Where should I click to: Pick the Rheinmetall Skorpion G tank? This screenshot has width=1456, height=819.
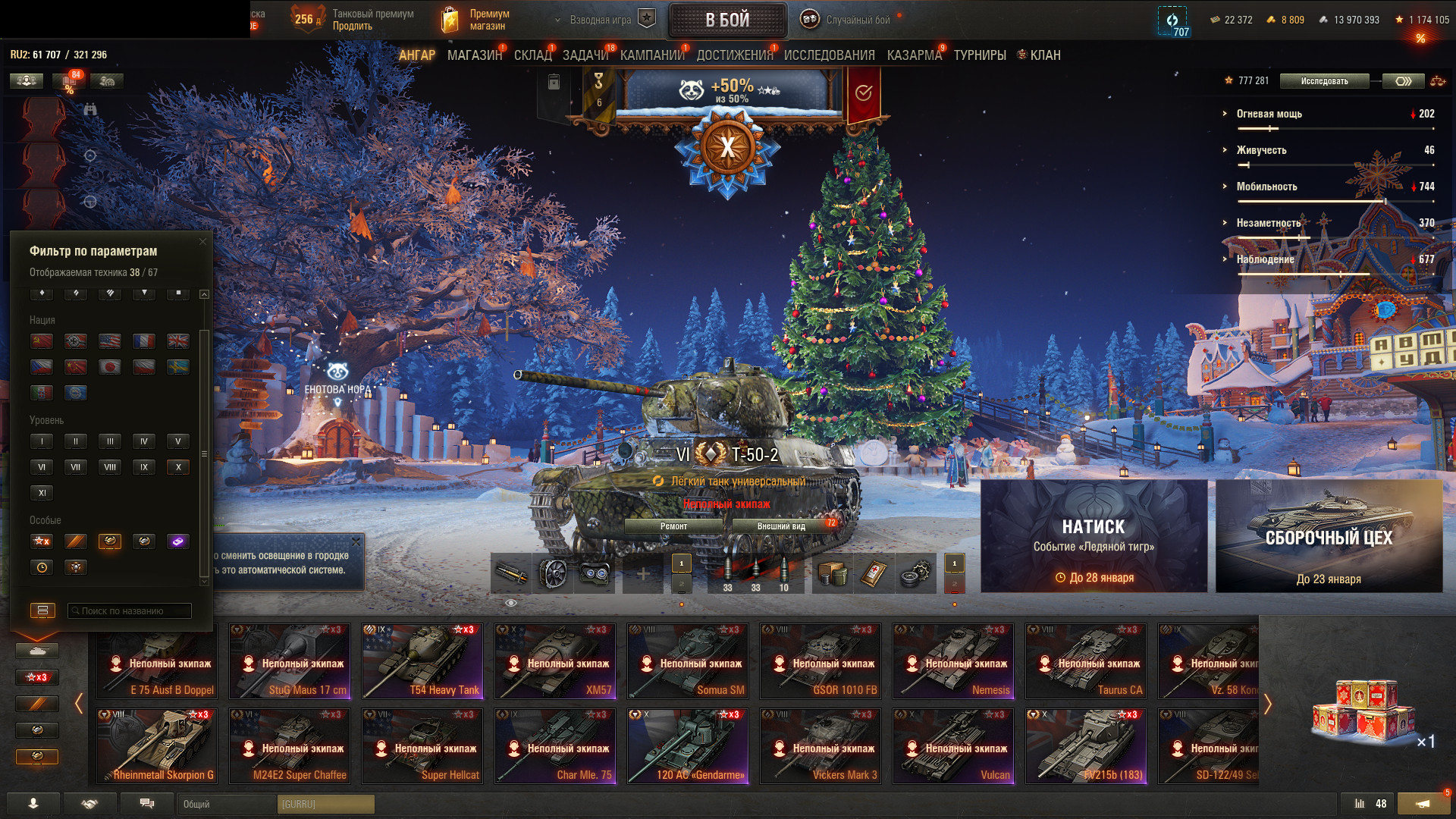157,746
